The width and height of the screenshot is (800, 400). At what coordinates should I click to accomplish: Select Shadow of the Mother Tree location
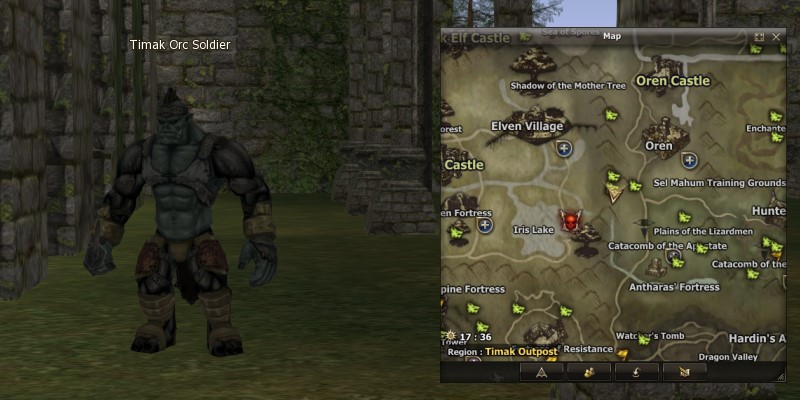click(x=567, y=86)
